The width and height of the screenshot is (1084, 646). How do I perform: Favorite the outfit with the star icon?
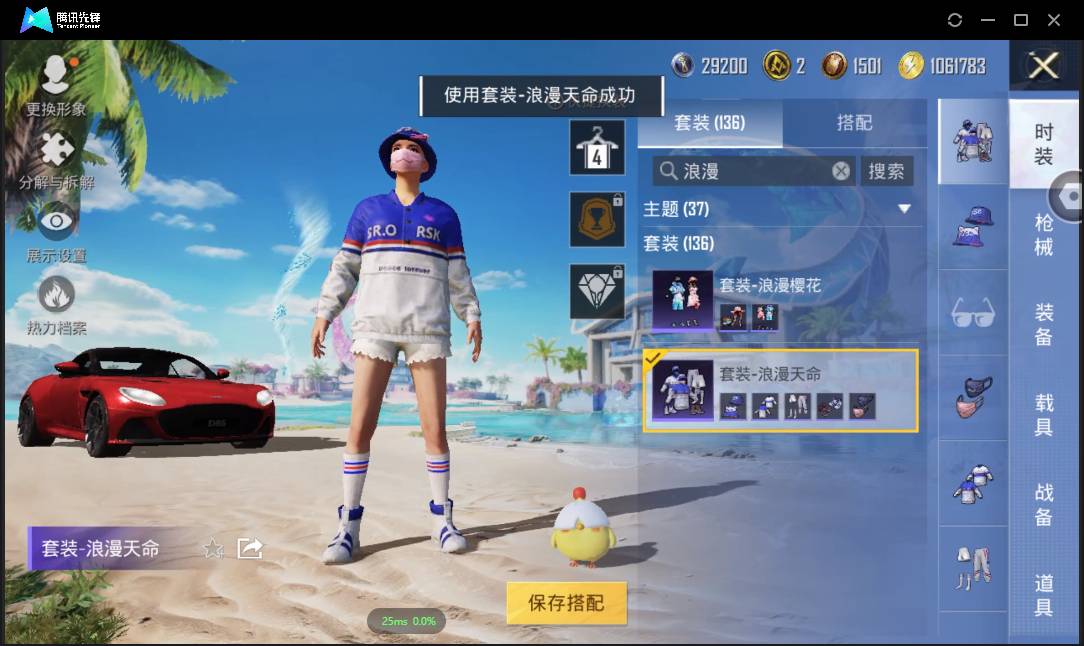[x=213, y=548]
